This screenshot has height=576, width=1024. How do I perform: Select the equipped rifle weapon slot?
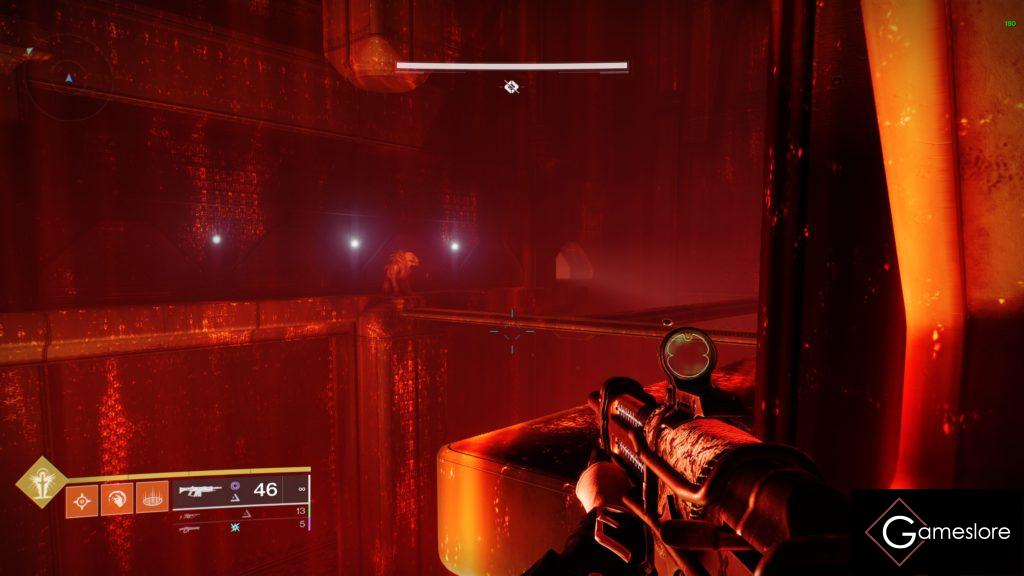202,491
